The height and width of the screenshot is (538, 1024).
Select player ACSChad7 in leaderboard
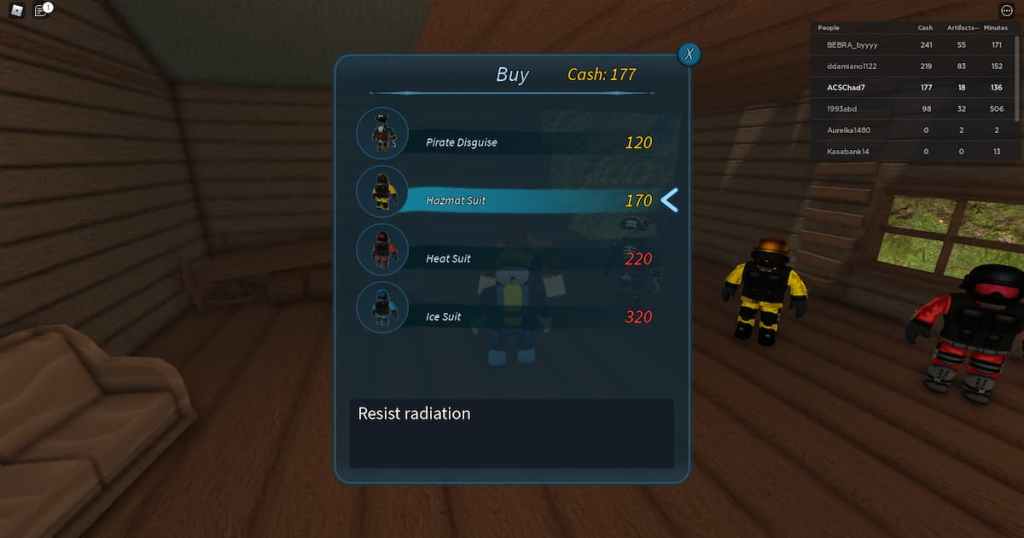[x=844, y=87]
